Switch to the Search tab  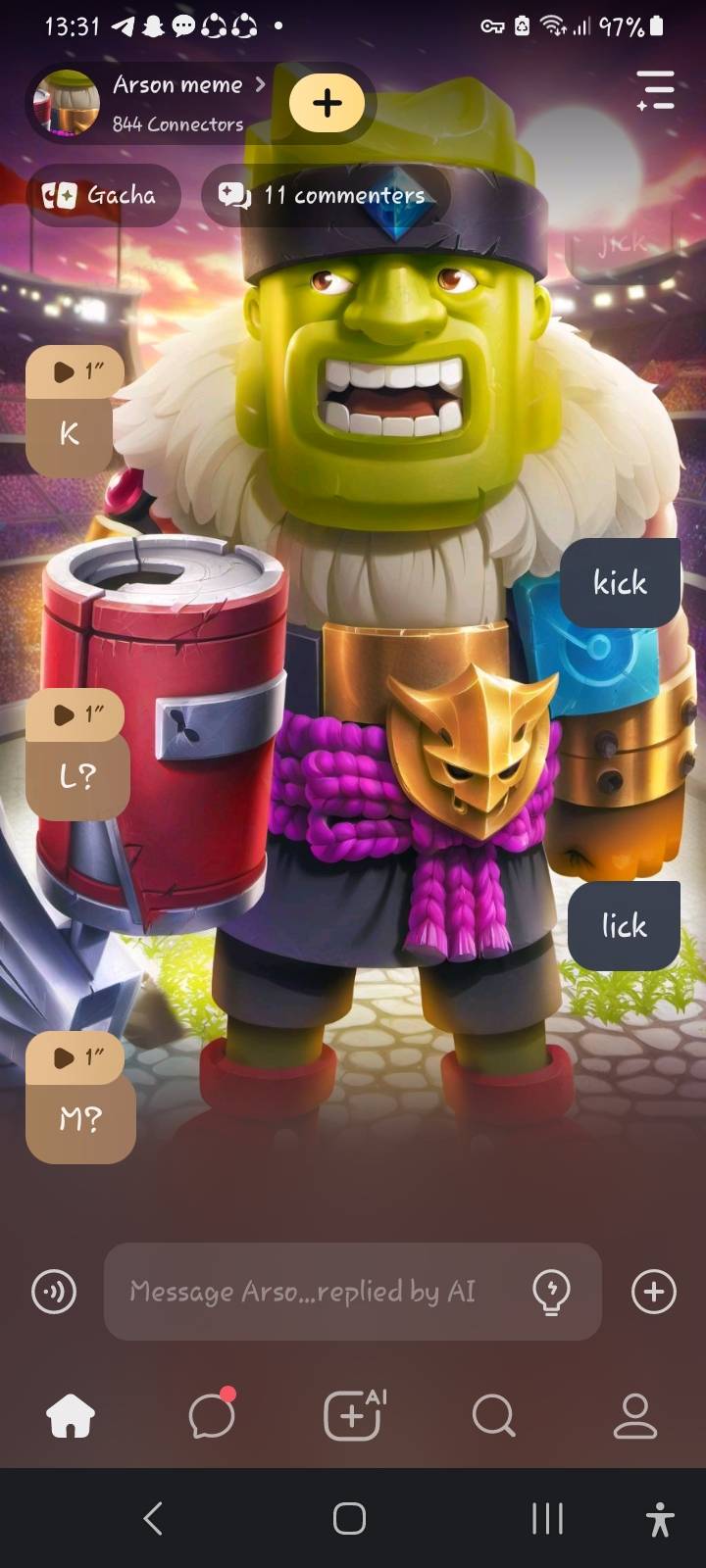[493, 1416]
